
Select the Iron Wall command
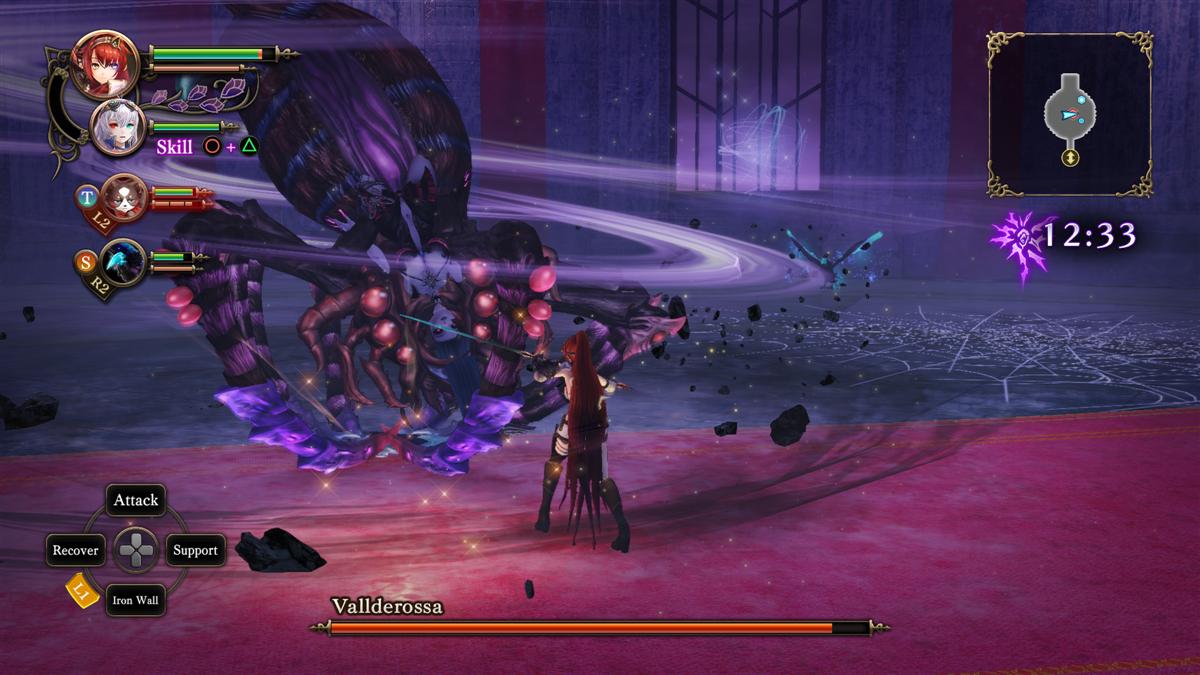(136, 600)
